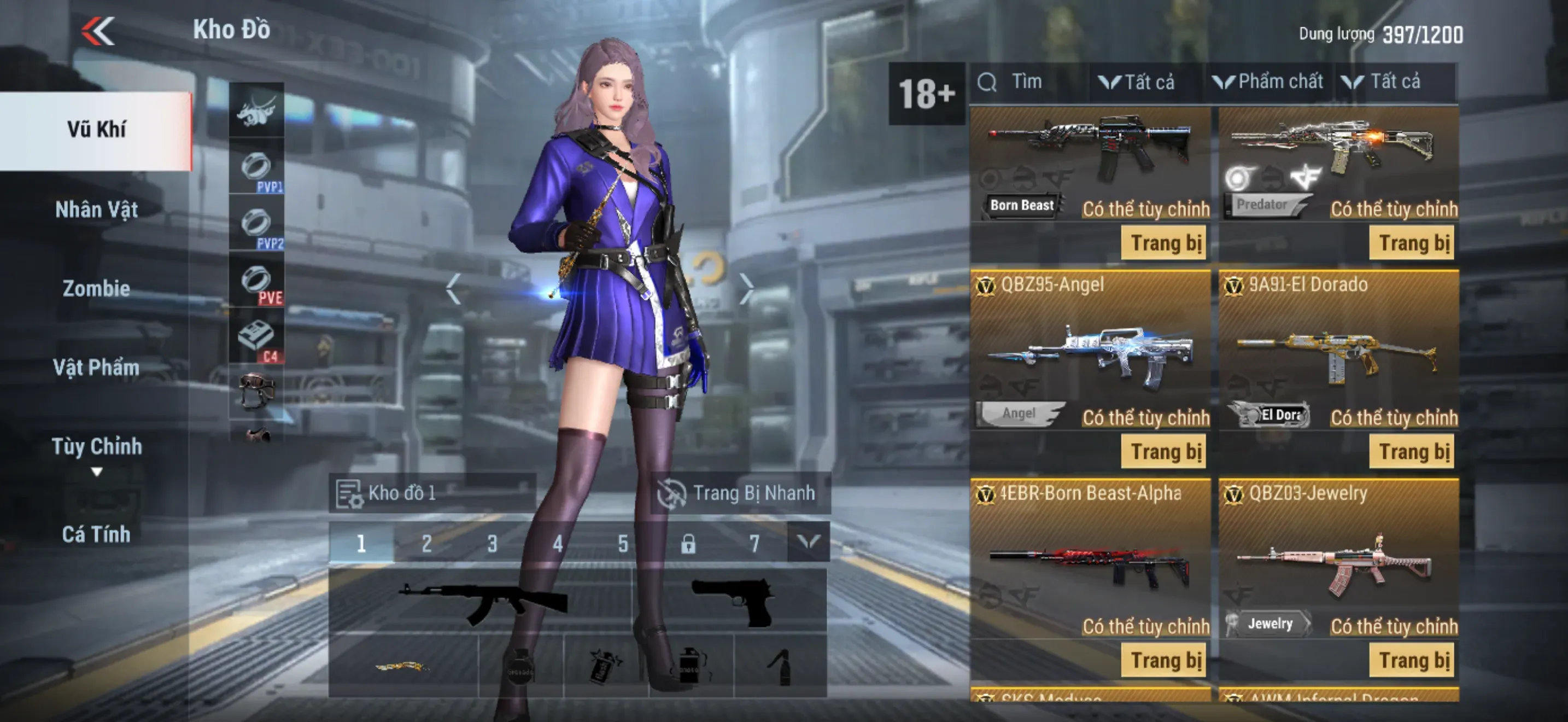Select the C4 equipment slot

click(257, 340)
